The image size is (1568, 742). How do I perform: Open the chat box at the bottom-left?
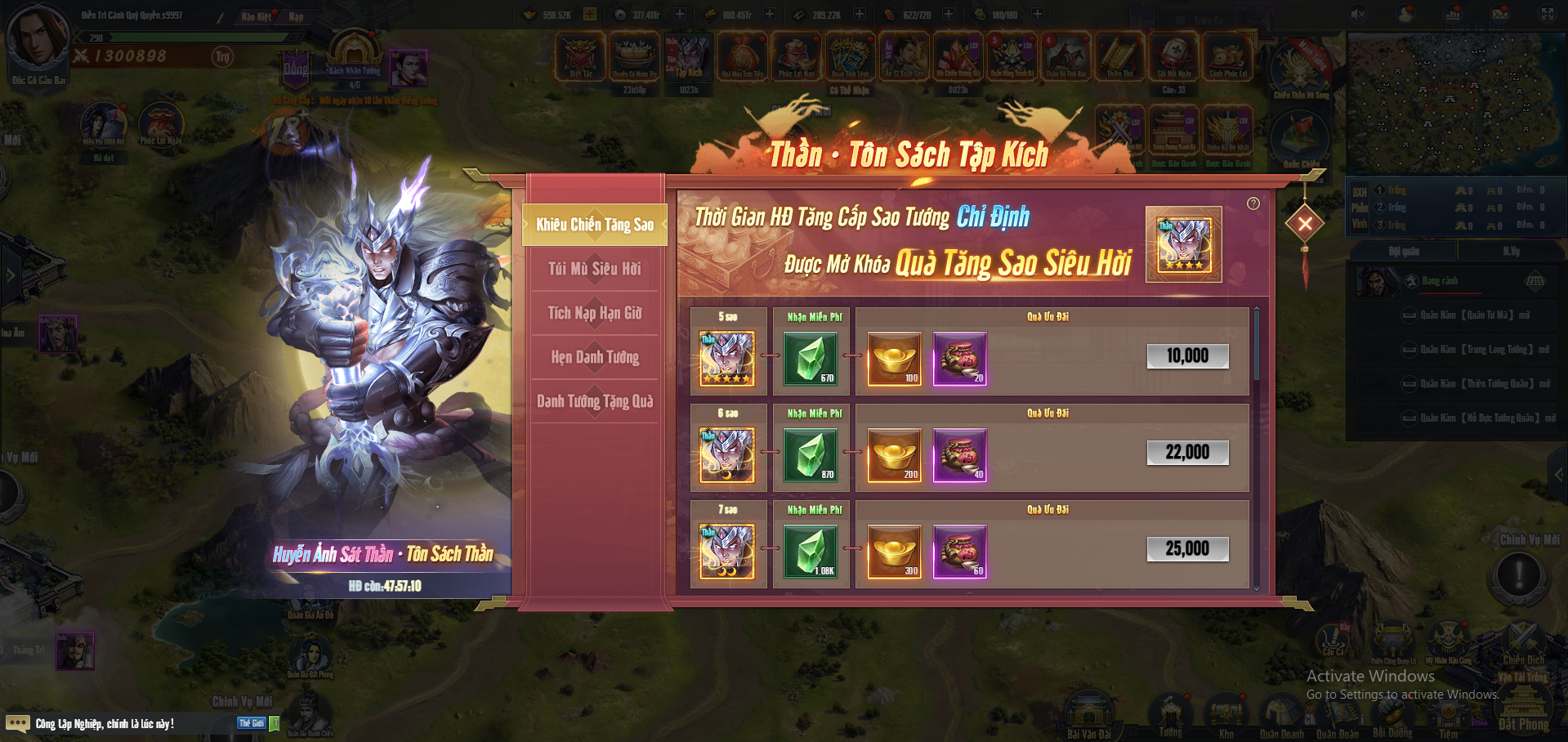click(105, 724)
